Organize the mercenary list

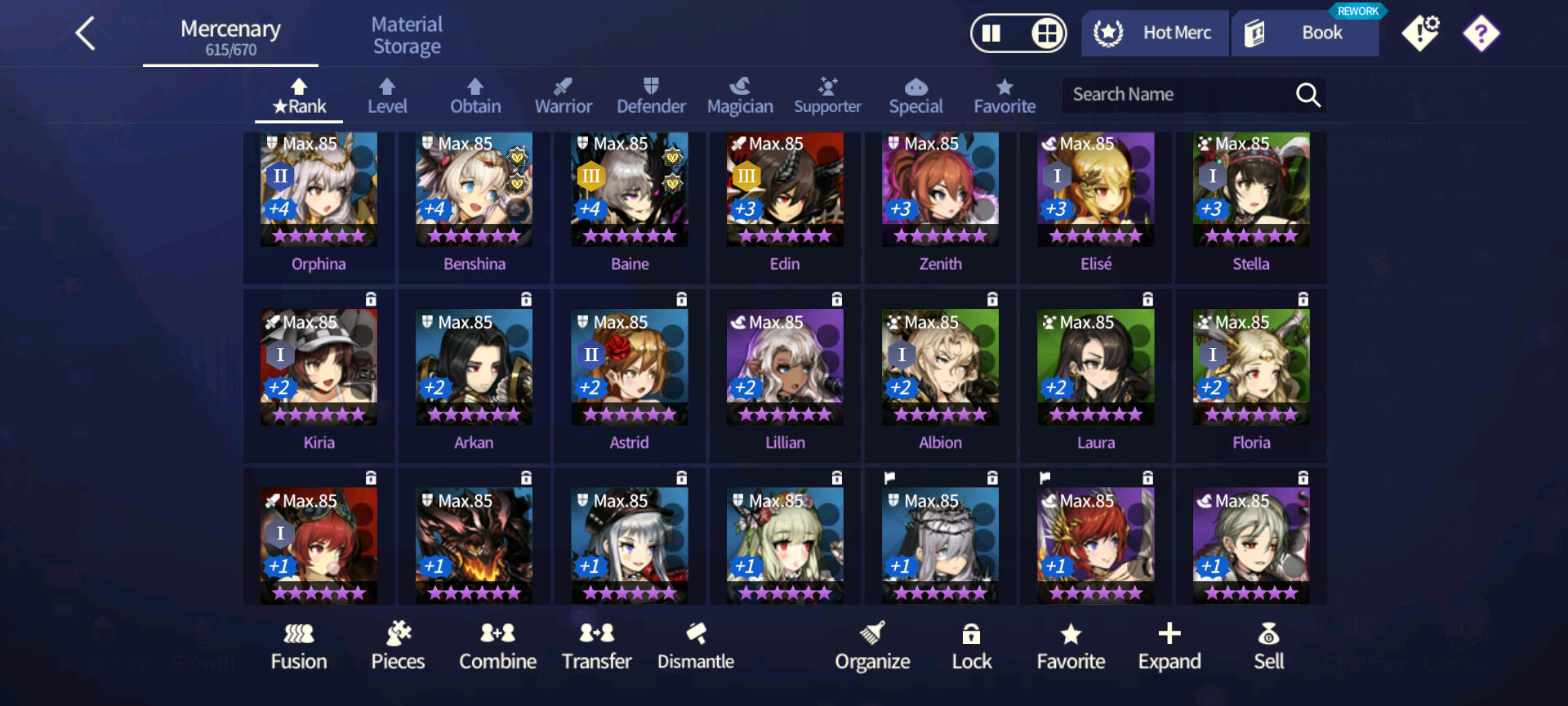pos(872,646)
